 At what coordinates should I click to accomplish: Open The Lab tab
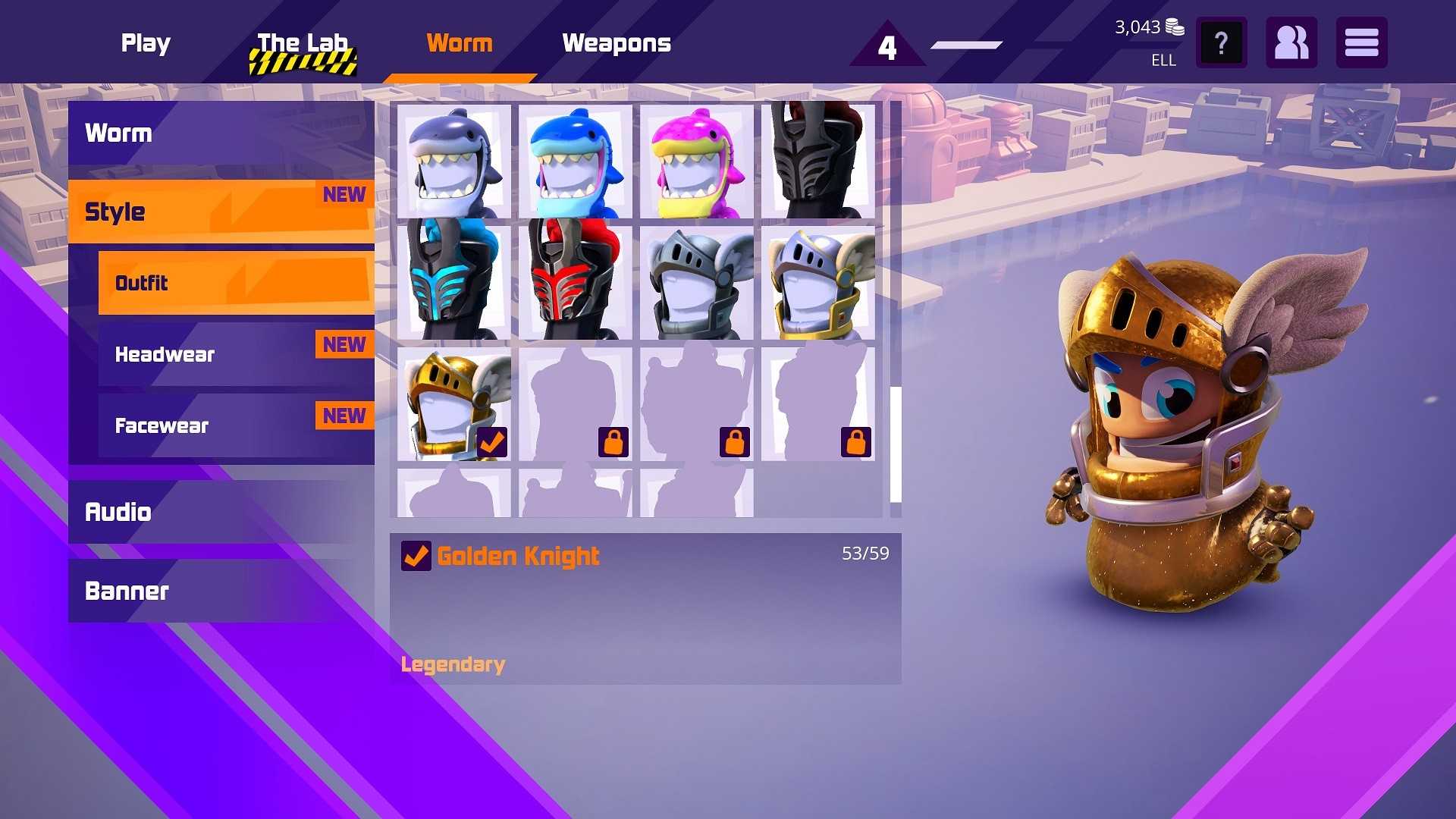click(x=302, y=43)
